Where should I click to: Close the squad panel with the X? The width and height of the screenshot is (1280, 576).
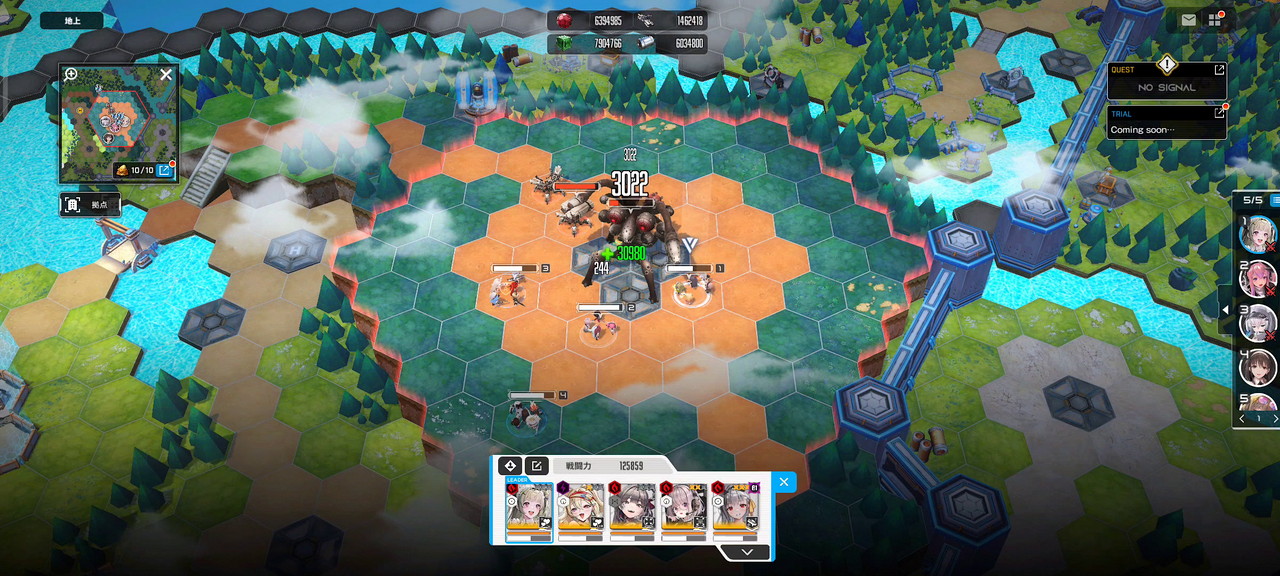pos(784,482)
